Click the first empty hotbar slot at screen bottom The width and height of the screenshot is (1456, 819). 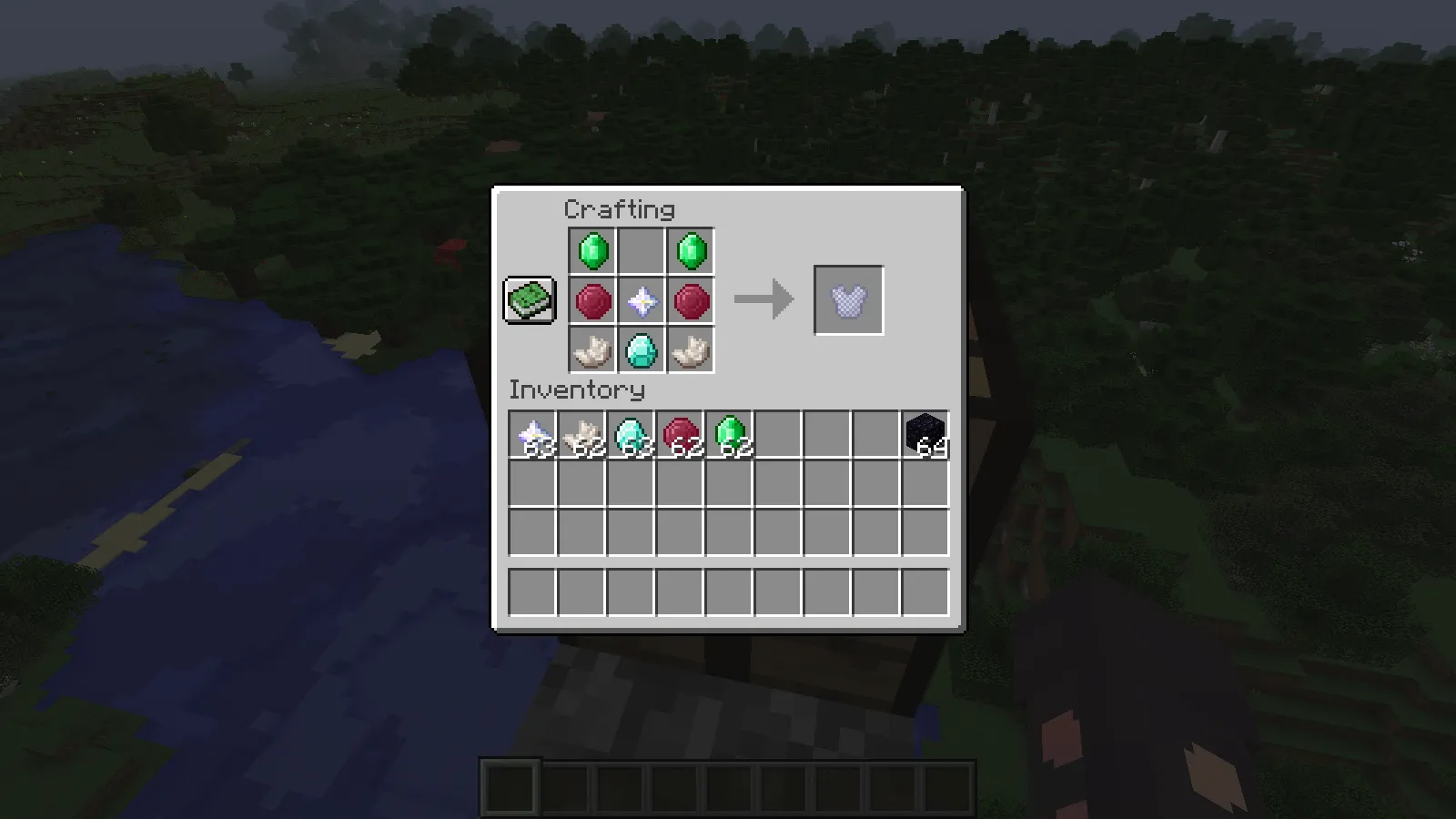[508, 787]
